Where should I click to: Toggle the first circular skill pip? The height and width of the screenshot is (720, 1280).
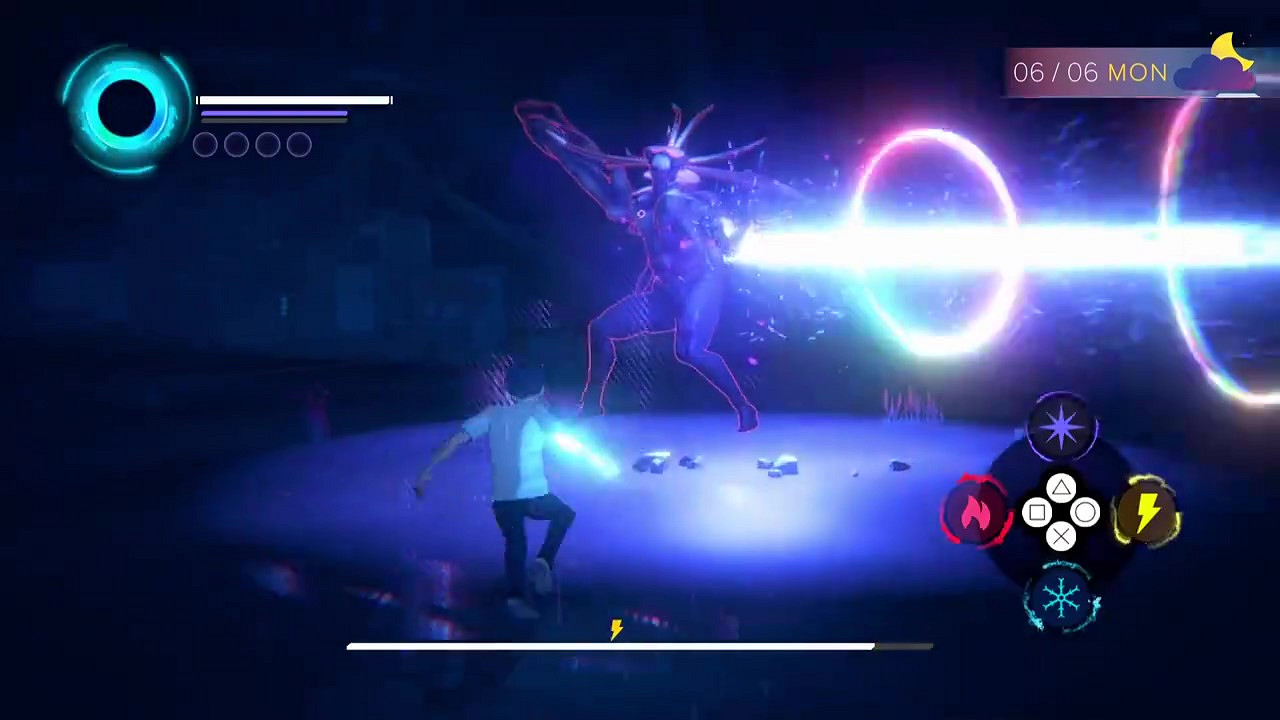(205, 144)
